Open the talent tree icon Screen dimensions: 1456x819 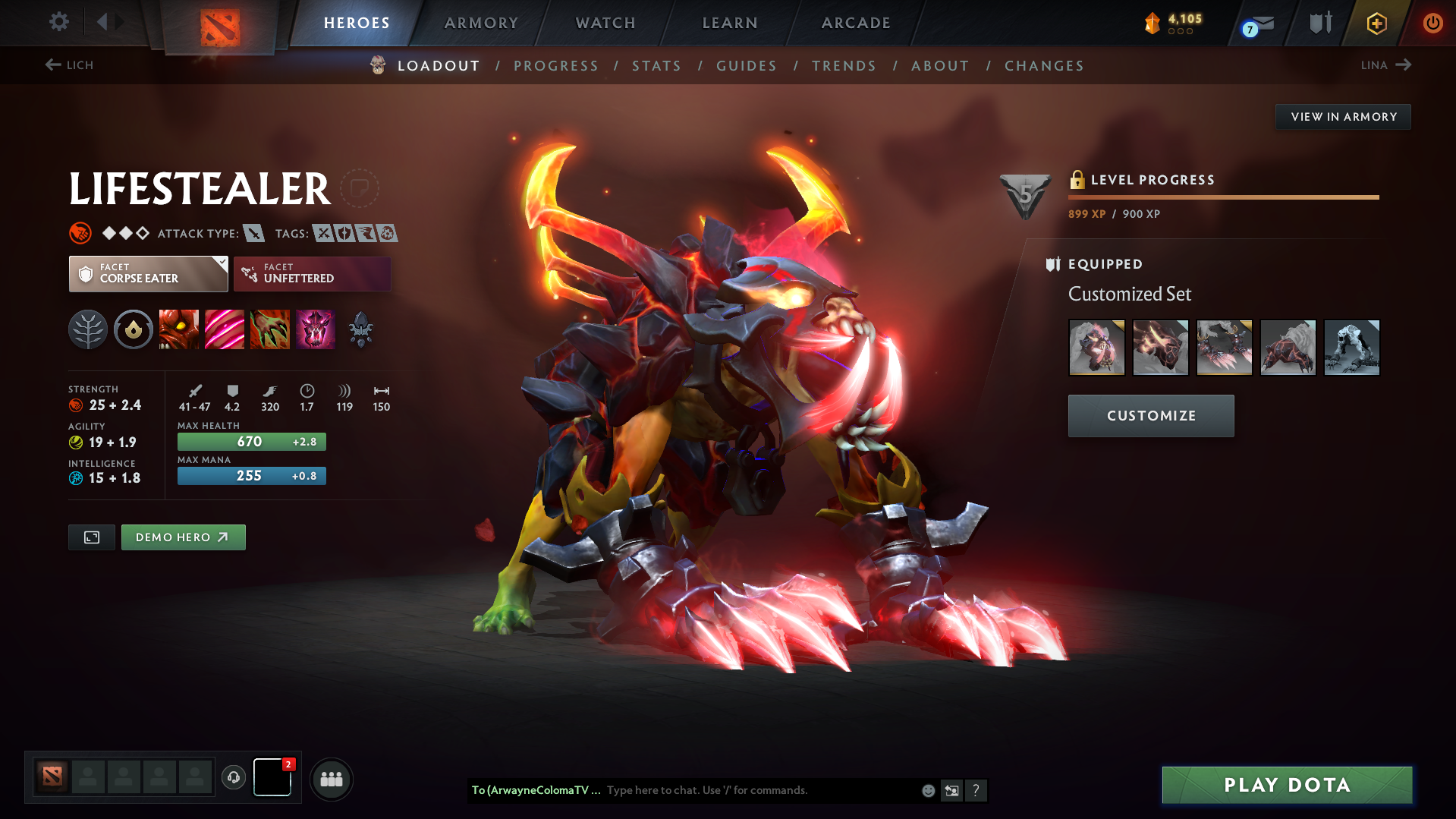tap(88, 329)
